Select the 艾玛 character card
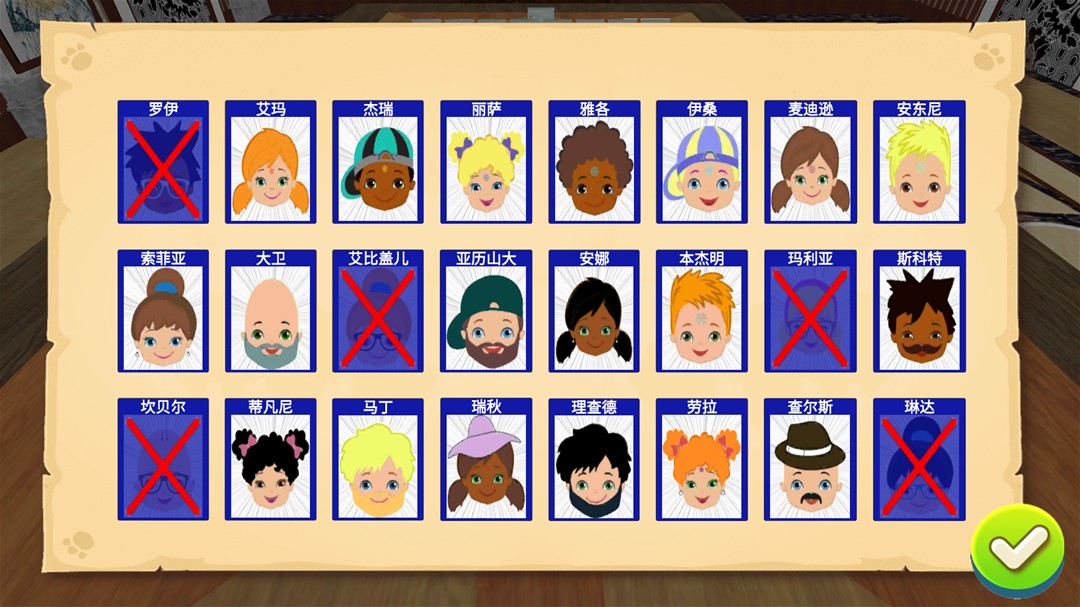This screenshot has height=607, width=1080. tap(270, 162)
